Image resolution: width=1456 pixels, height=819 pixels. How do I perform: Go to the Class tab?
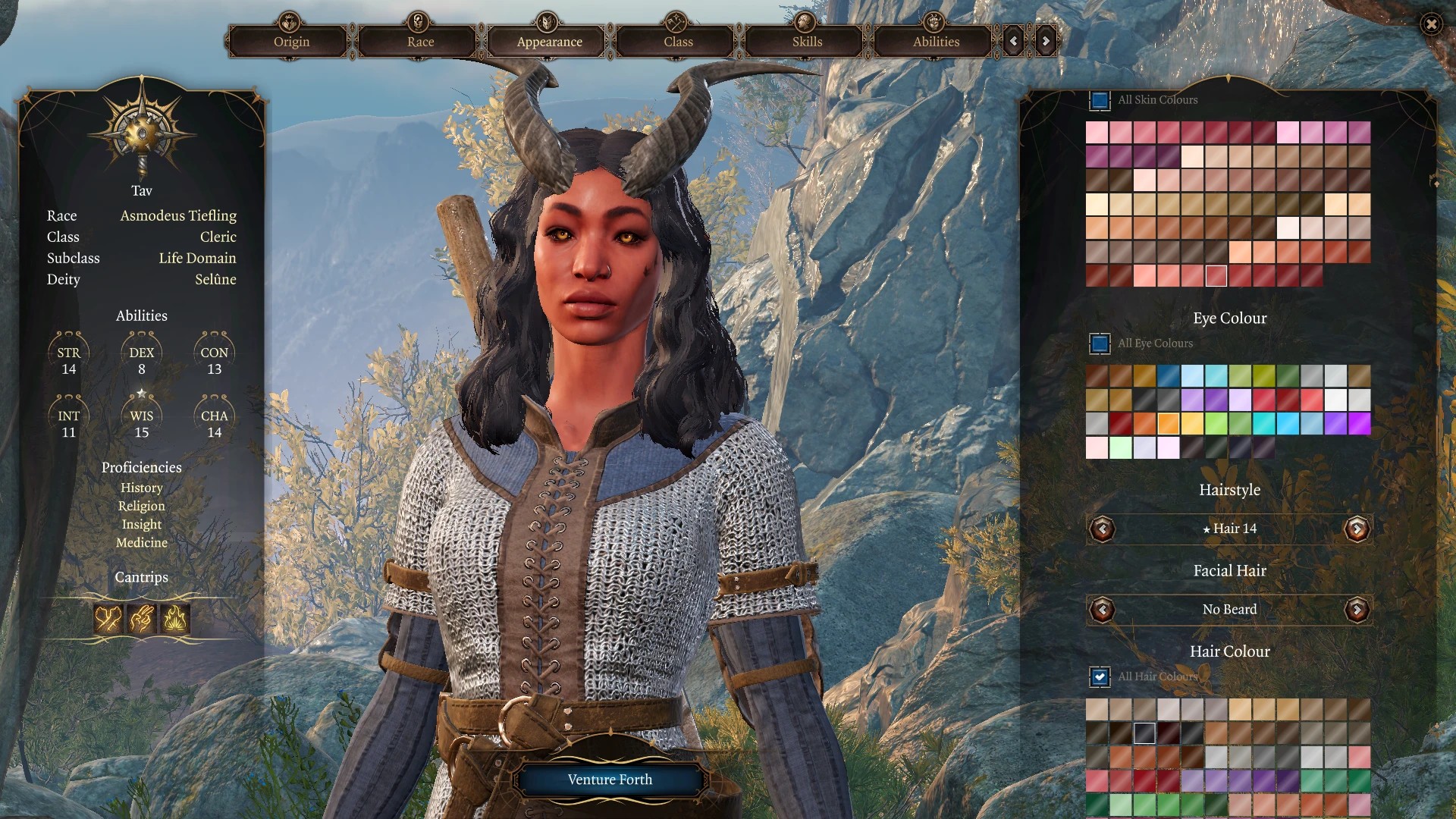pos(678,42)
